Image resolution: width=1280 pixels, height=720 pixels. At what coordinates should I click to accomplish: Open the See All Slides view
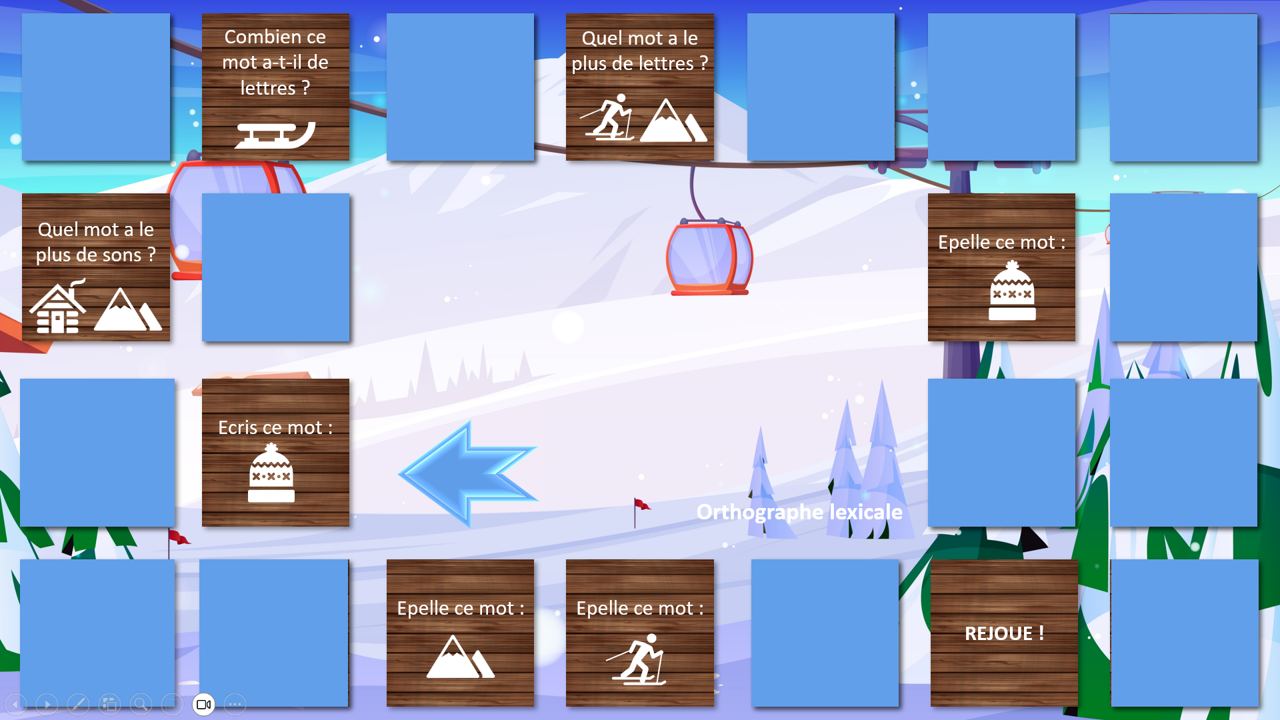coord(110,704)
